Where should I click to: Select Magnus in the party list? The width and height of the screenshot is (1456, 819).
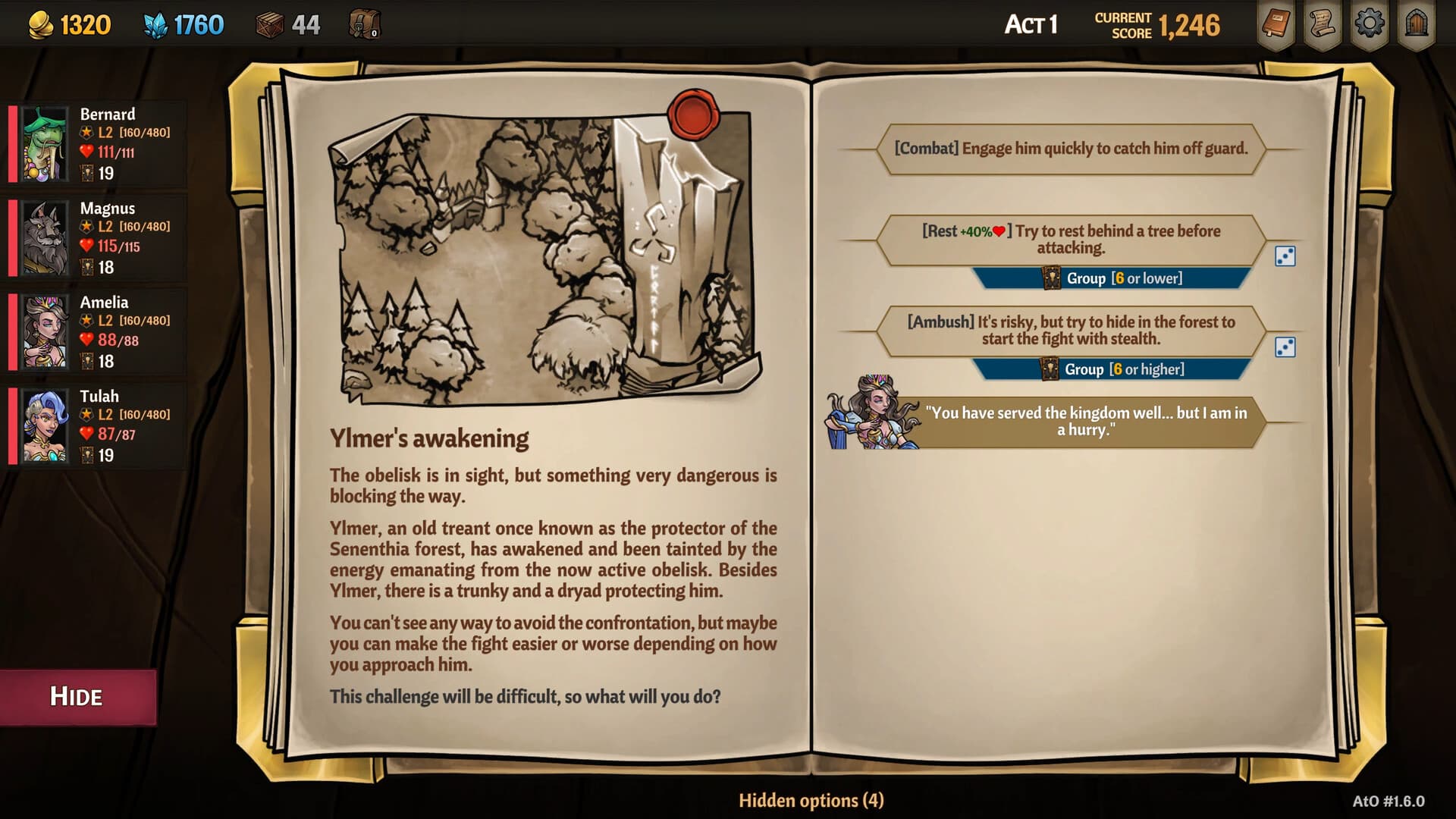pos(45,238)
